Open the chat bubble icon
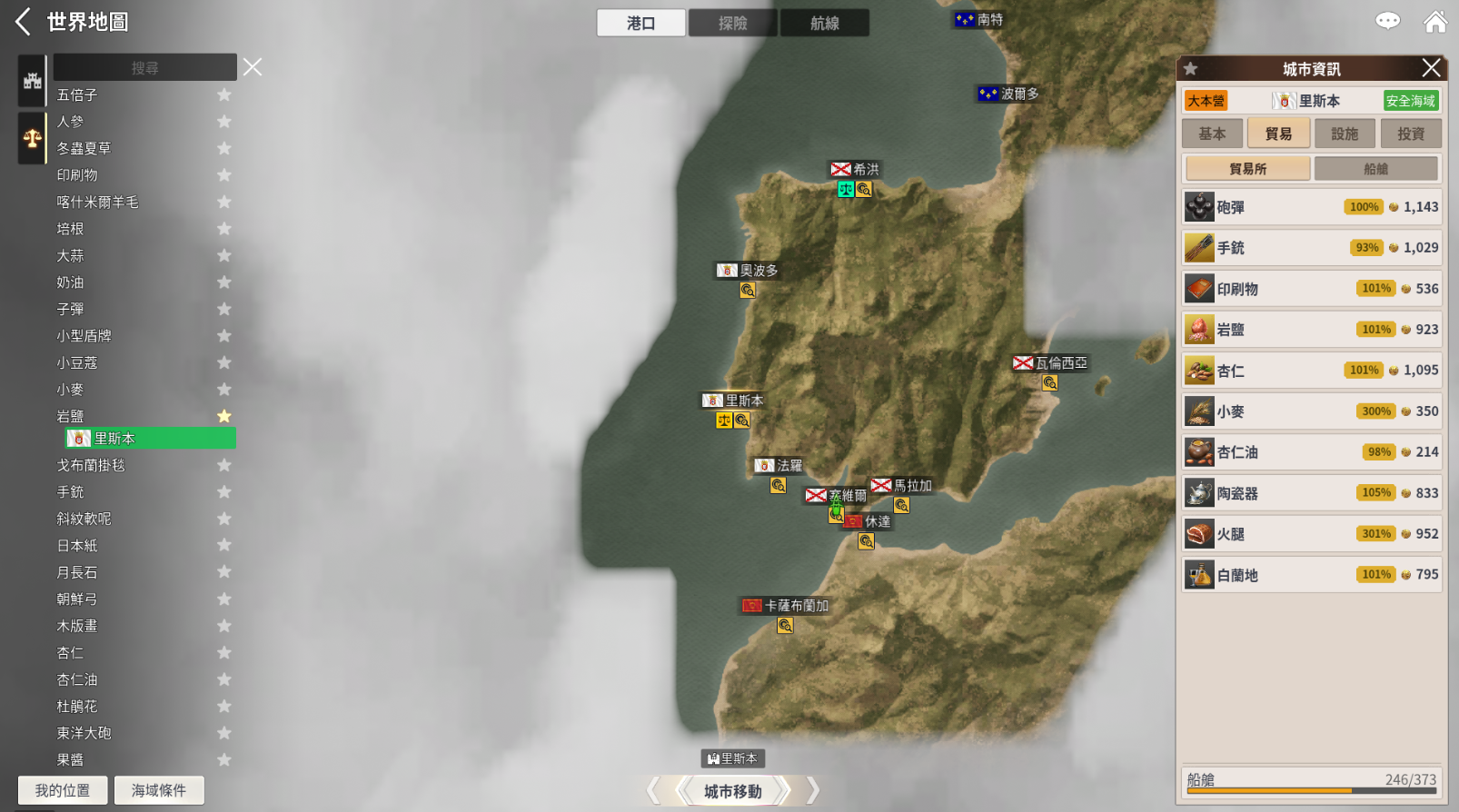This screenshot has height=812, width=1459. point(1387,21)
